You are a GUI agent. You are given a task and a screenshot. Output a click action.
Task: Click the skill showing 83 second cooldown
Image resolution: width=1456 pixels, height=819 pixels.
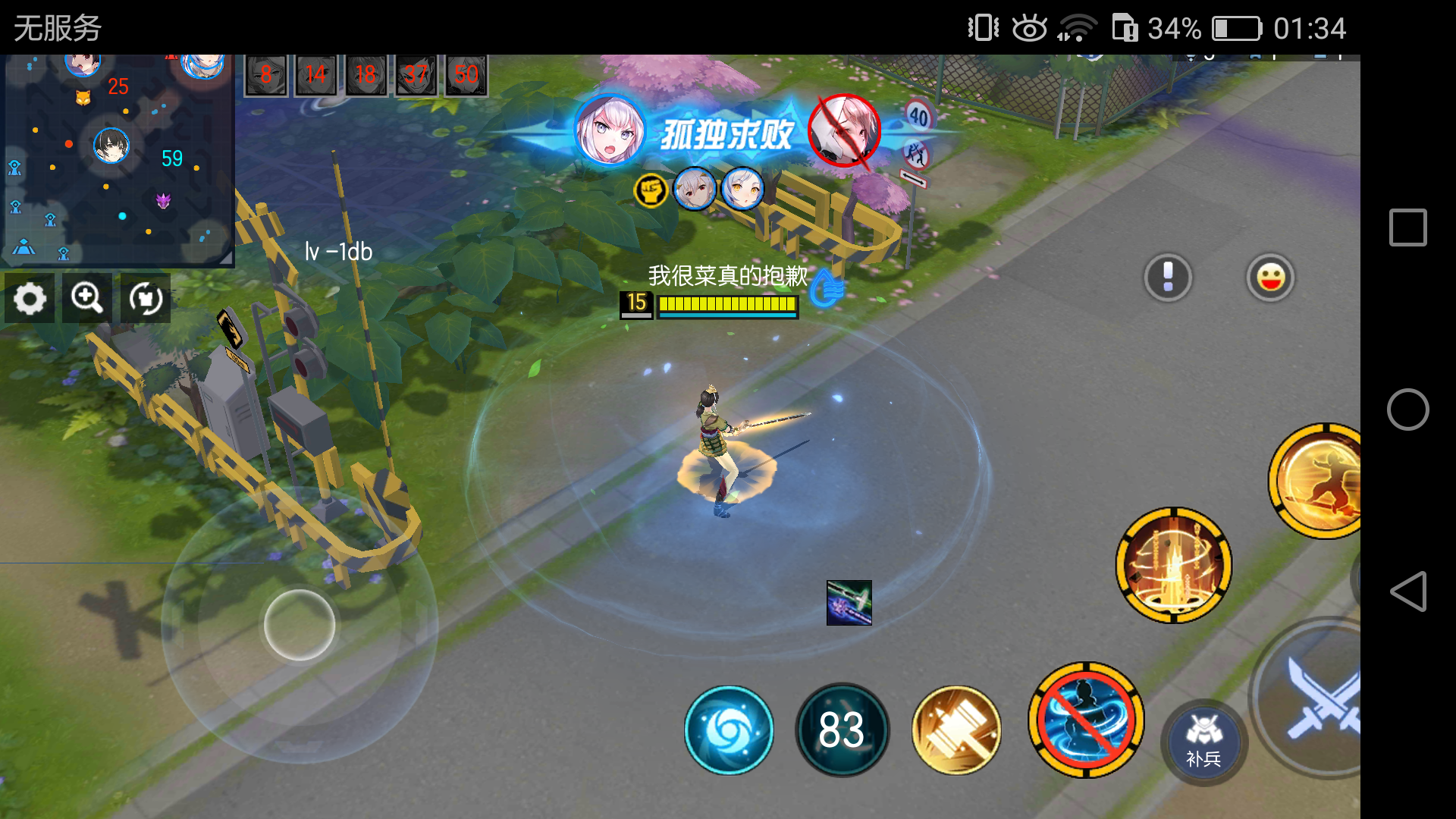tap(842, 729)
